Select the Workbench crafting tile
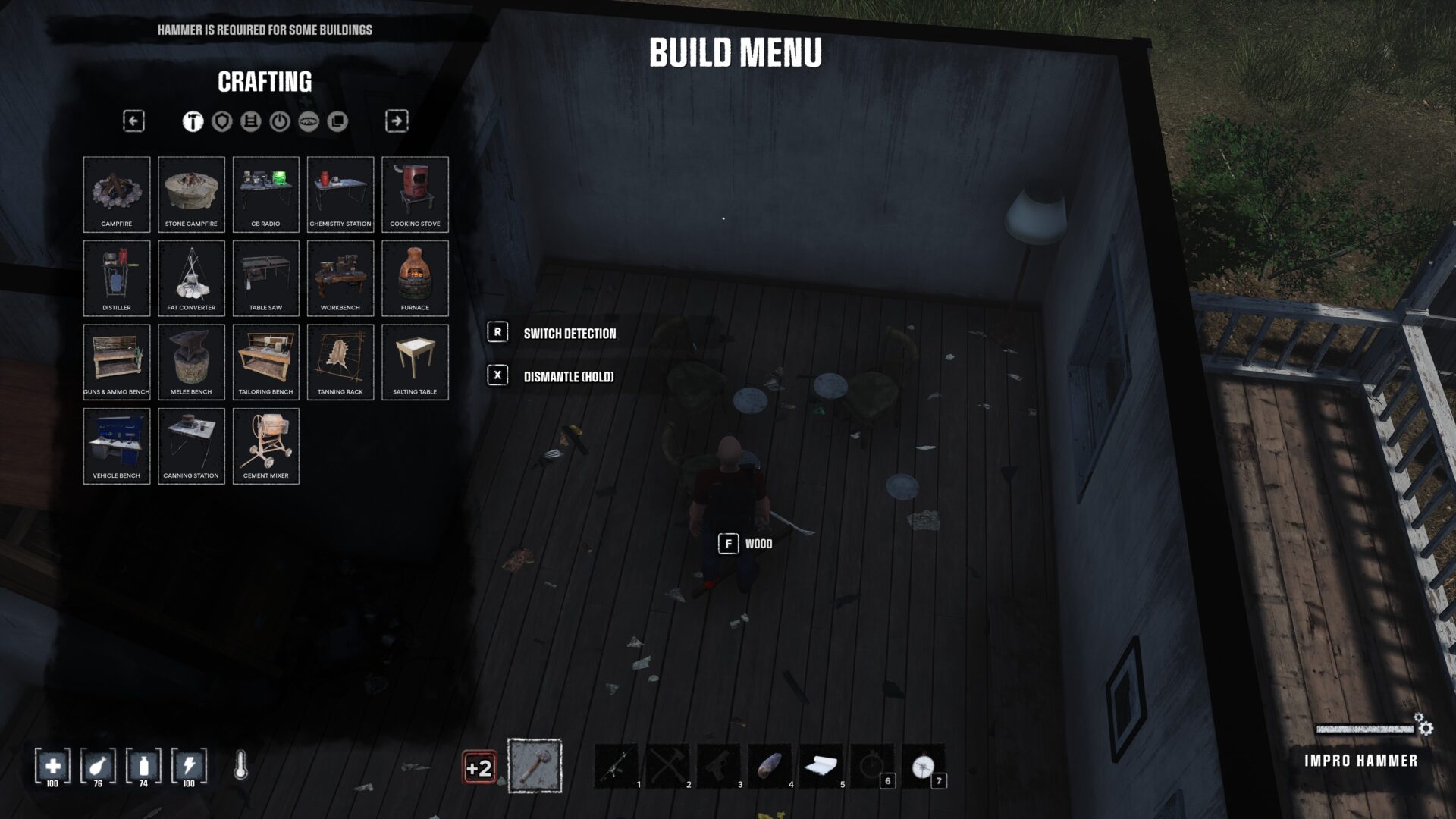Screen dimensions: 1456x819 tap(340, 278)
